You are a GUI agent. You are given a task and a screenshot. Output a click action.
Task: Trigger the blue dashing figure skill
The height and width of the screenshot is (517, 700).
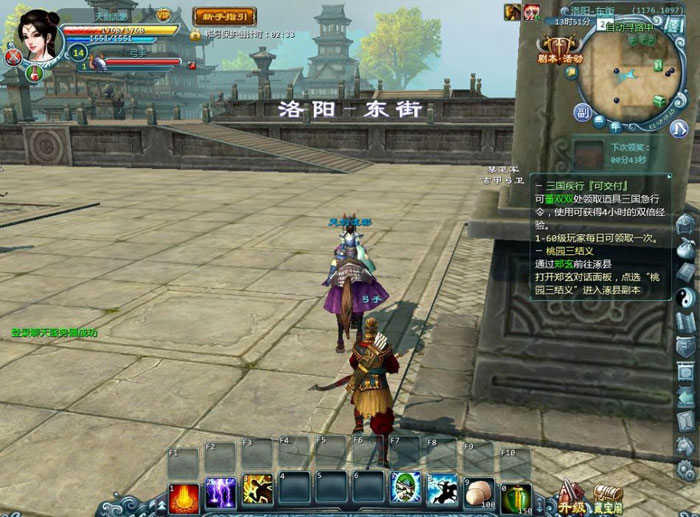pyautogui.click(x=442, y=489)
